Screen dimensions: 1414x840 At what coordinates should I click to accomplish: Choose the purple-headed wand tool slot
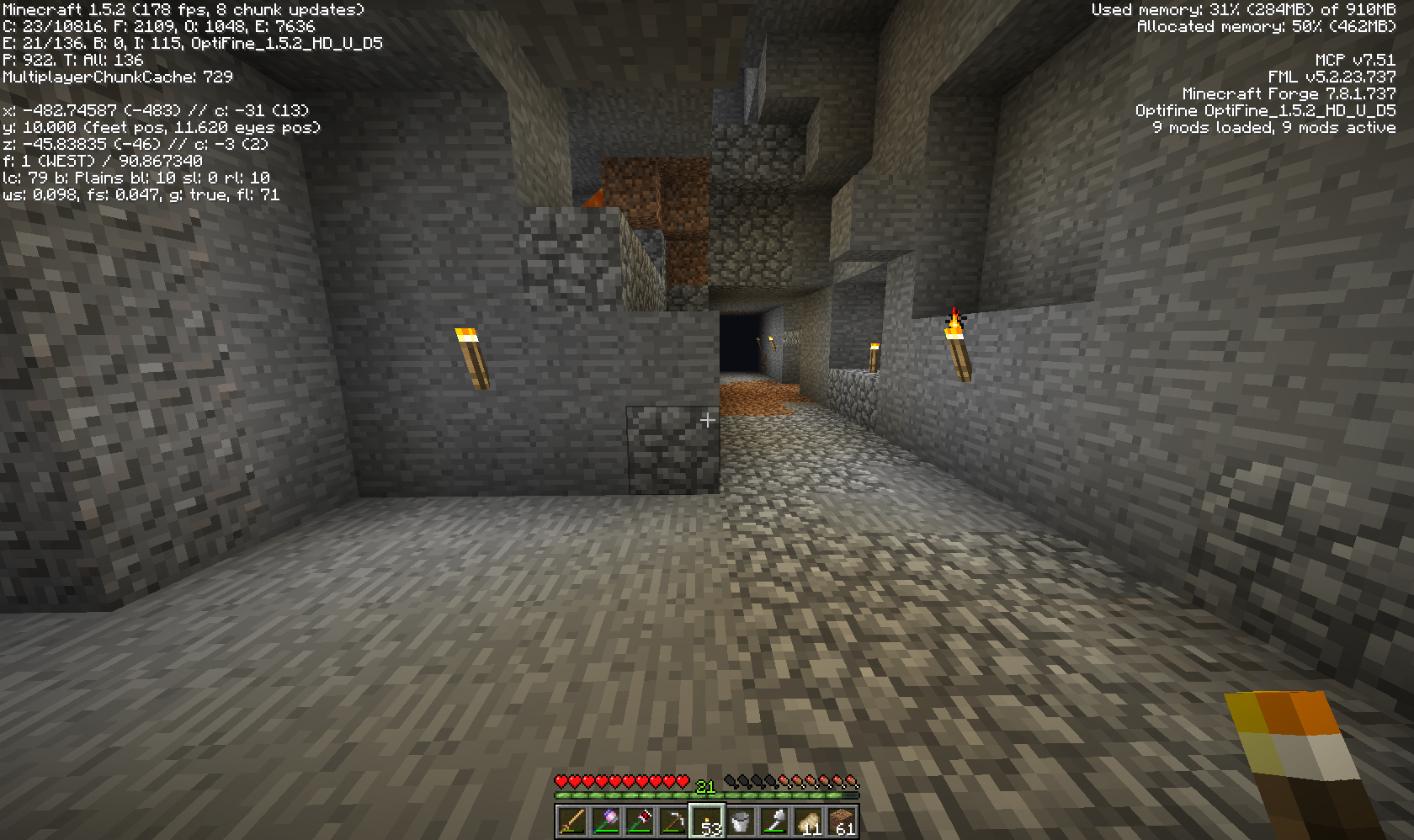(606, 821)
